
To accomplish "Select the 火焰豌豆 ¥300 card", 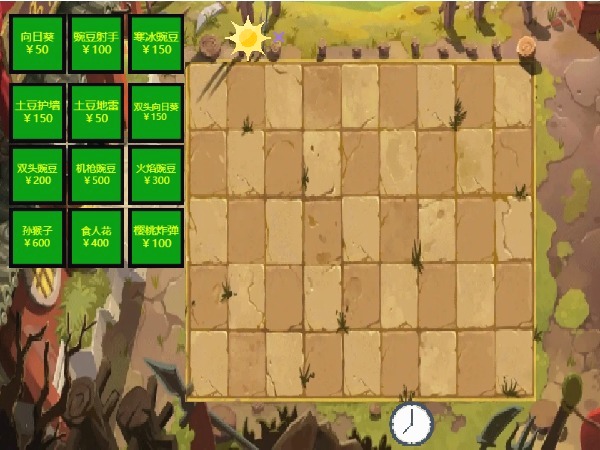I will (156, 174).
